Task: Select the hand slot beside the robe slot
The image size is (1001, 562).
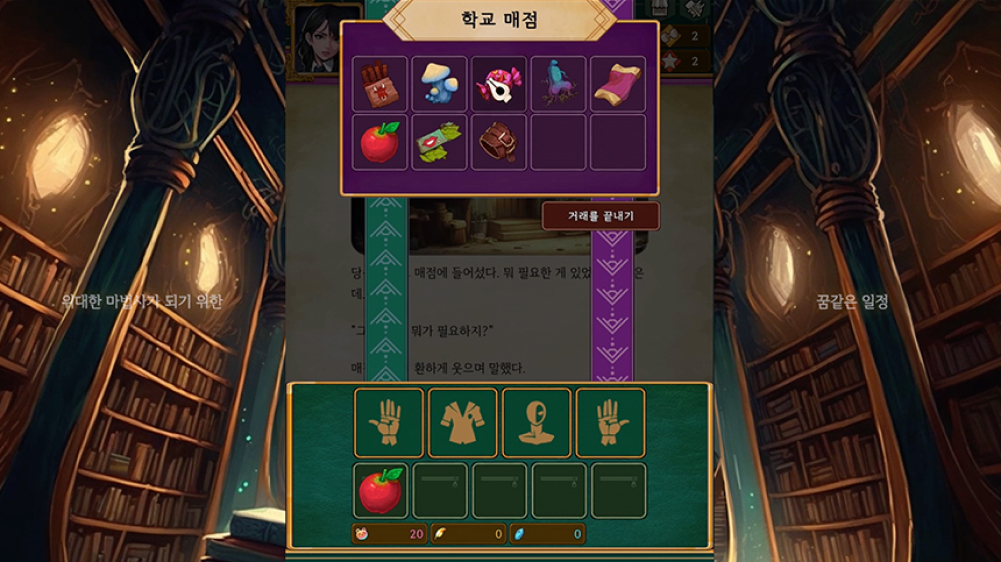Action: pyautogui.click(x=389, y=423)
